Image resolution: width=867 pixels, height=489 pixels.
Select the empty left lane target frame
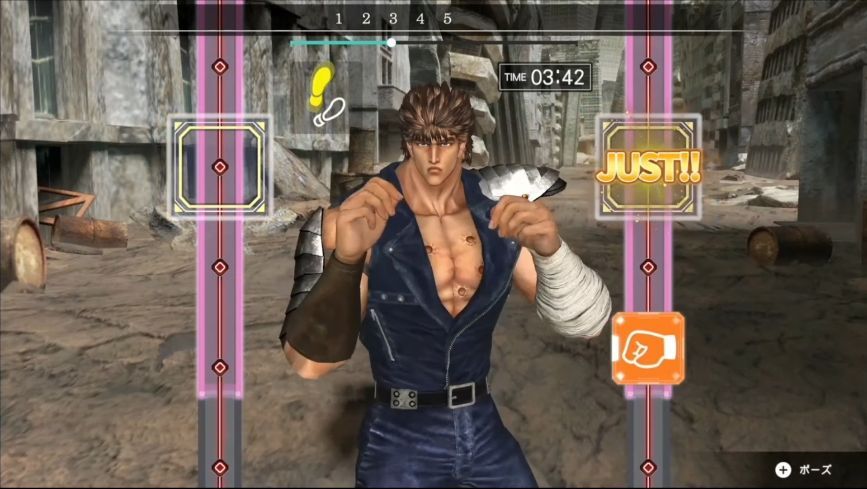220,167
